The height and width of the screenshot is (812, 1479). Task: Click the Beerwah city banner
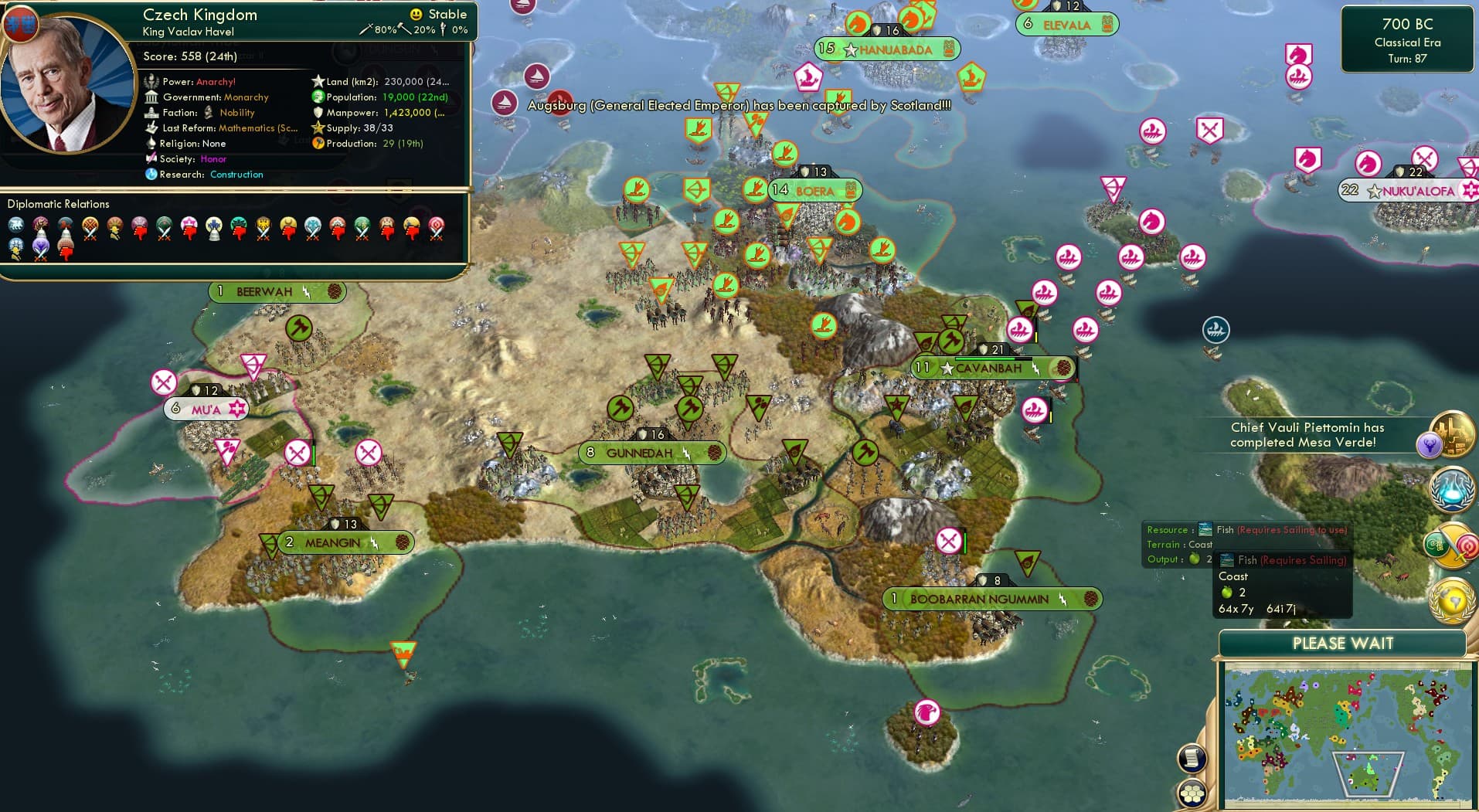(264, 292)
